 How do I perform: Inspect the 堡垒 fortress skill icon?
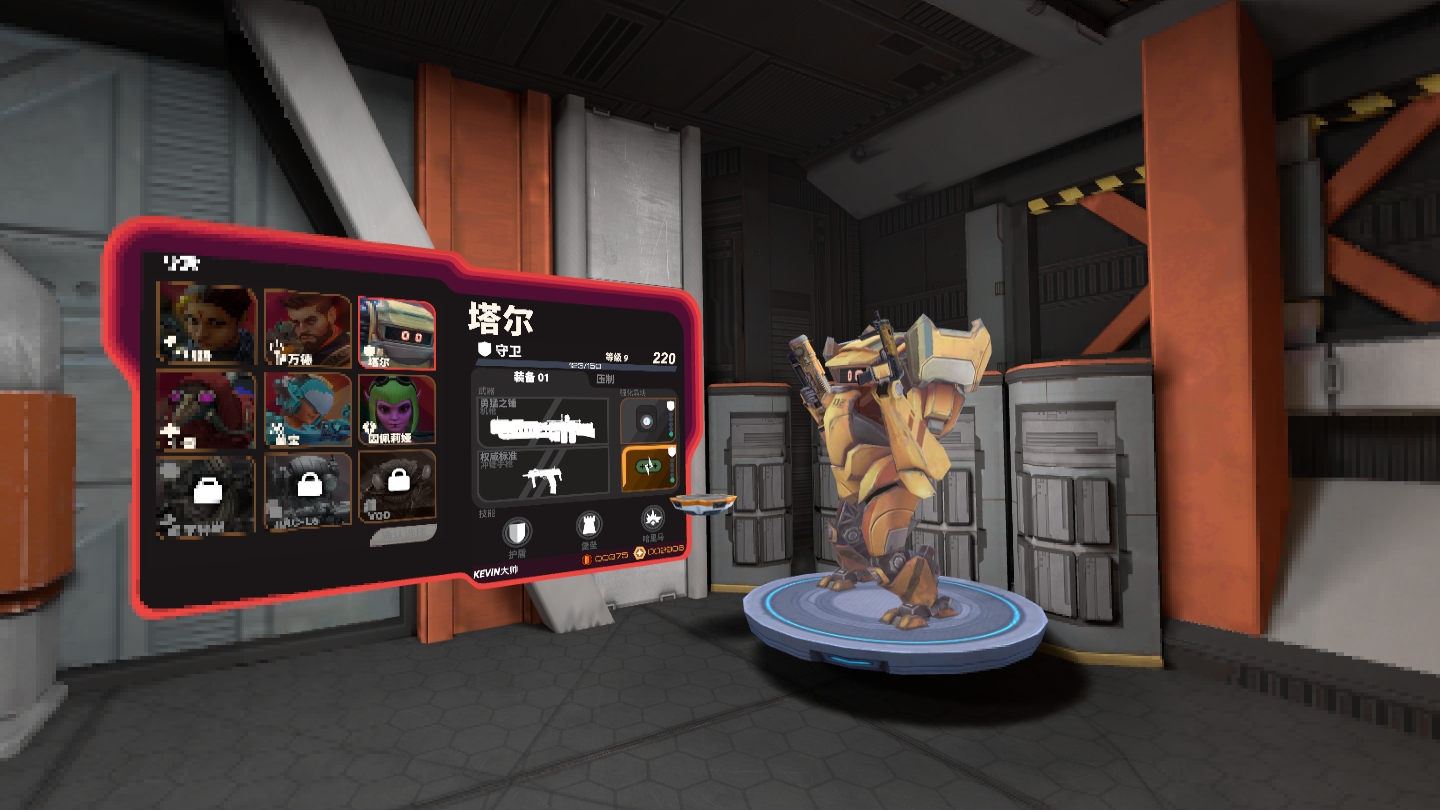pyautogui.click(x=589, y=526)
